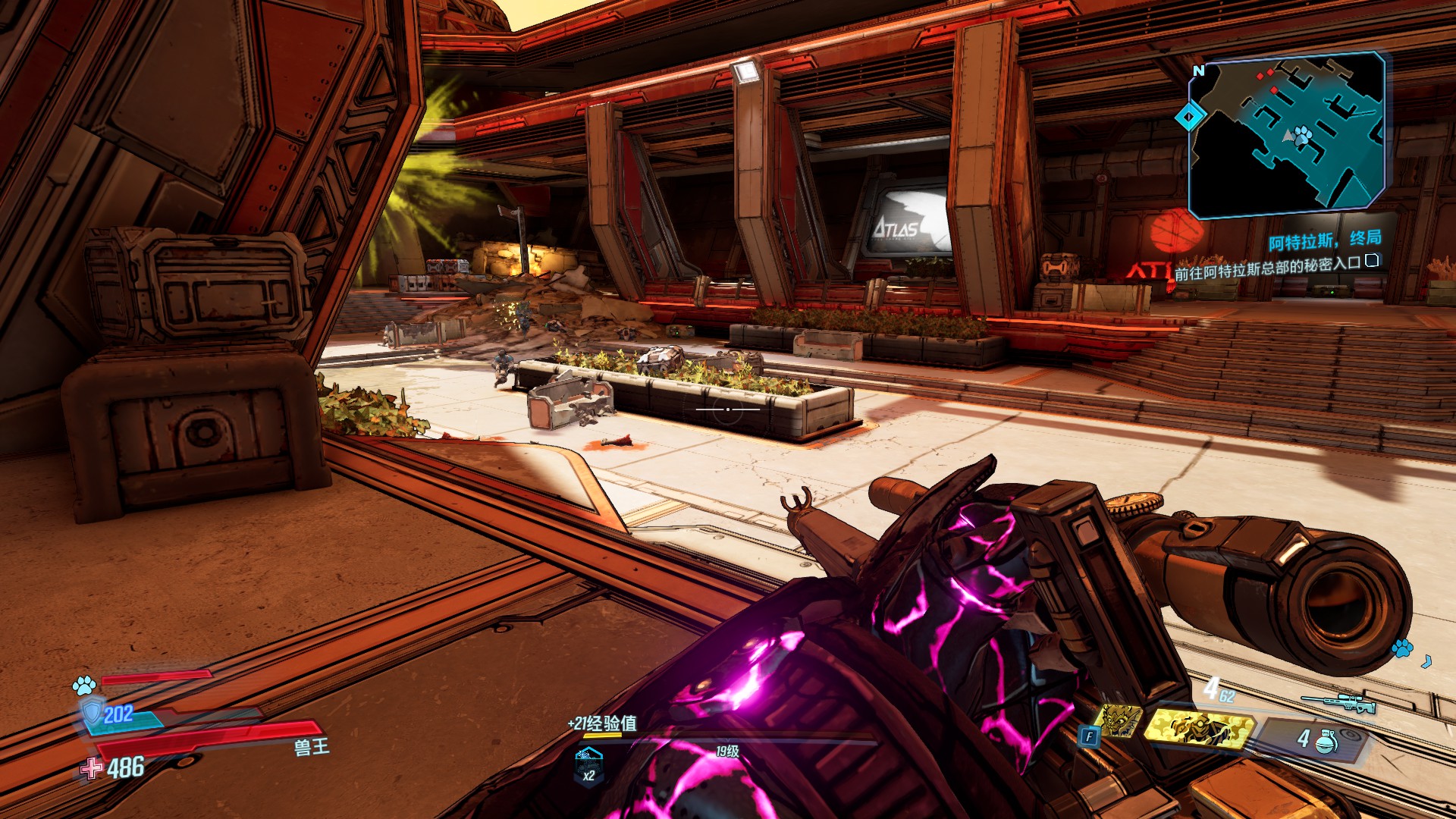Activate the large golden action skill icon
This screenshot has height=819, width=1456.
1197,728
